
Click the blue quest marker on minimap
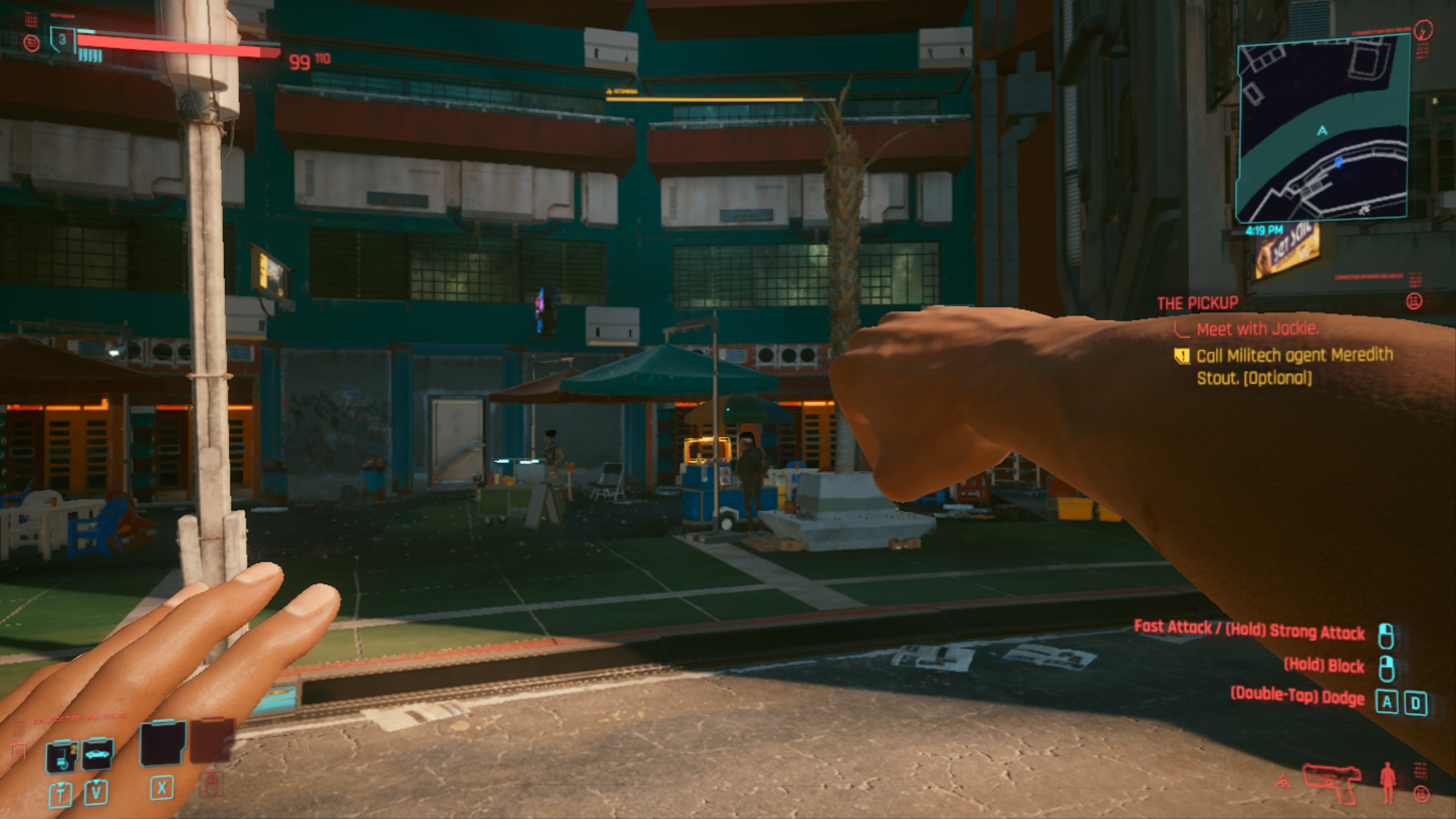pos(1338,163)
